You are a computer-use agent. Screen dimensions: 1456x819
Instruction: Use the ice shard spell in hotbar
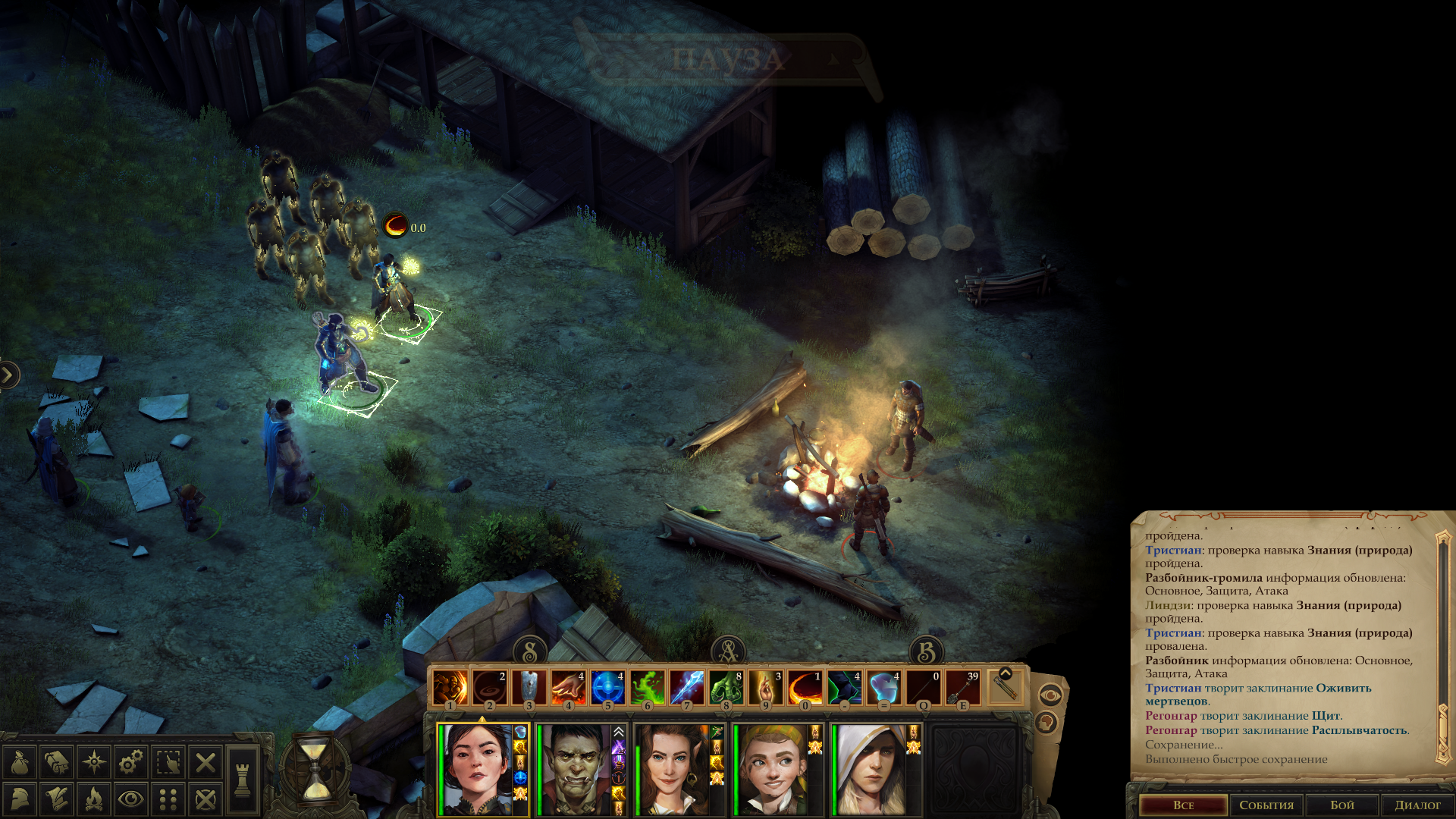[686, 688]
